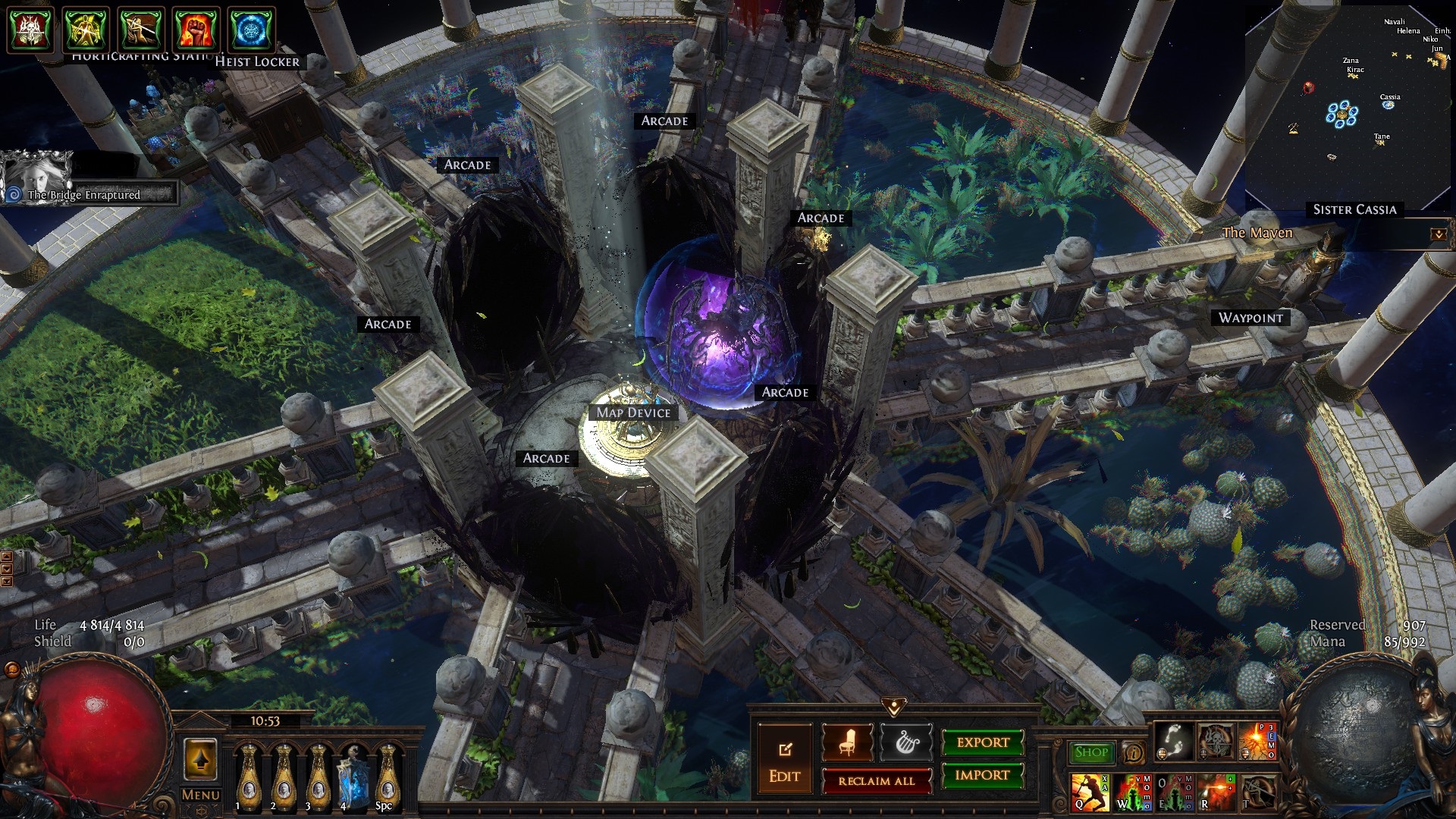Use the blue flask in slot 4
The width and height of the screenshot is (1456, 819).
click(x=353, y=776)
